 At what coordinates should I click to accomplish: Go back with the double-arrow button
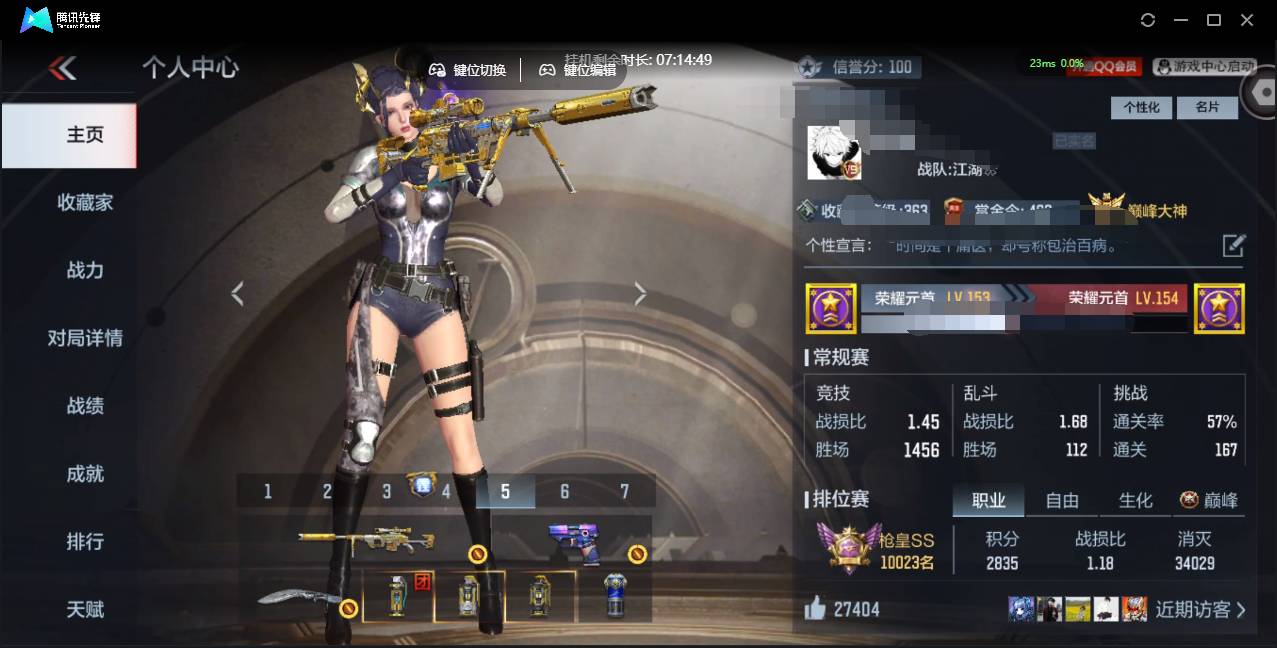pyautogui.click(x=62, y=68)
